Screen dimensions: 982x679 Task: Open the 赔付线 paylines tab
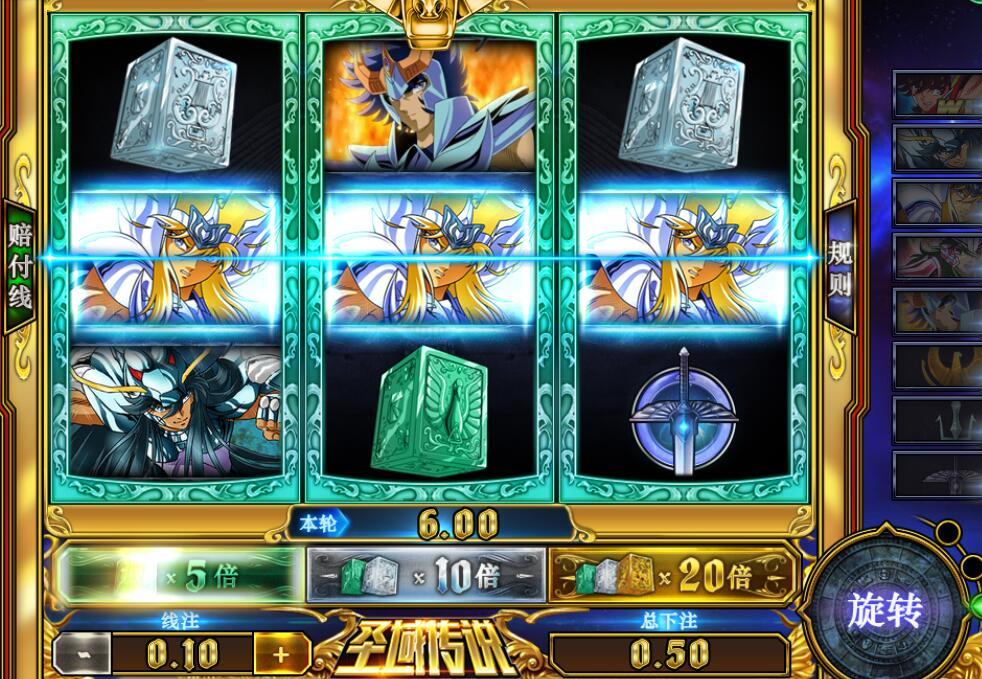click(x=20, y=265)
